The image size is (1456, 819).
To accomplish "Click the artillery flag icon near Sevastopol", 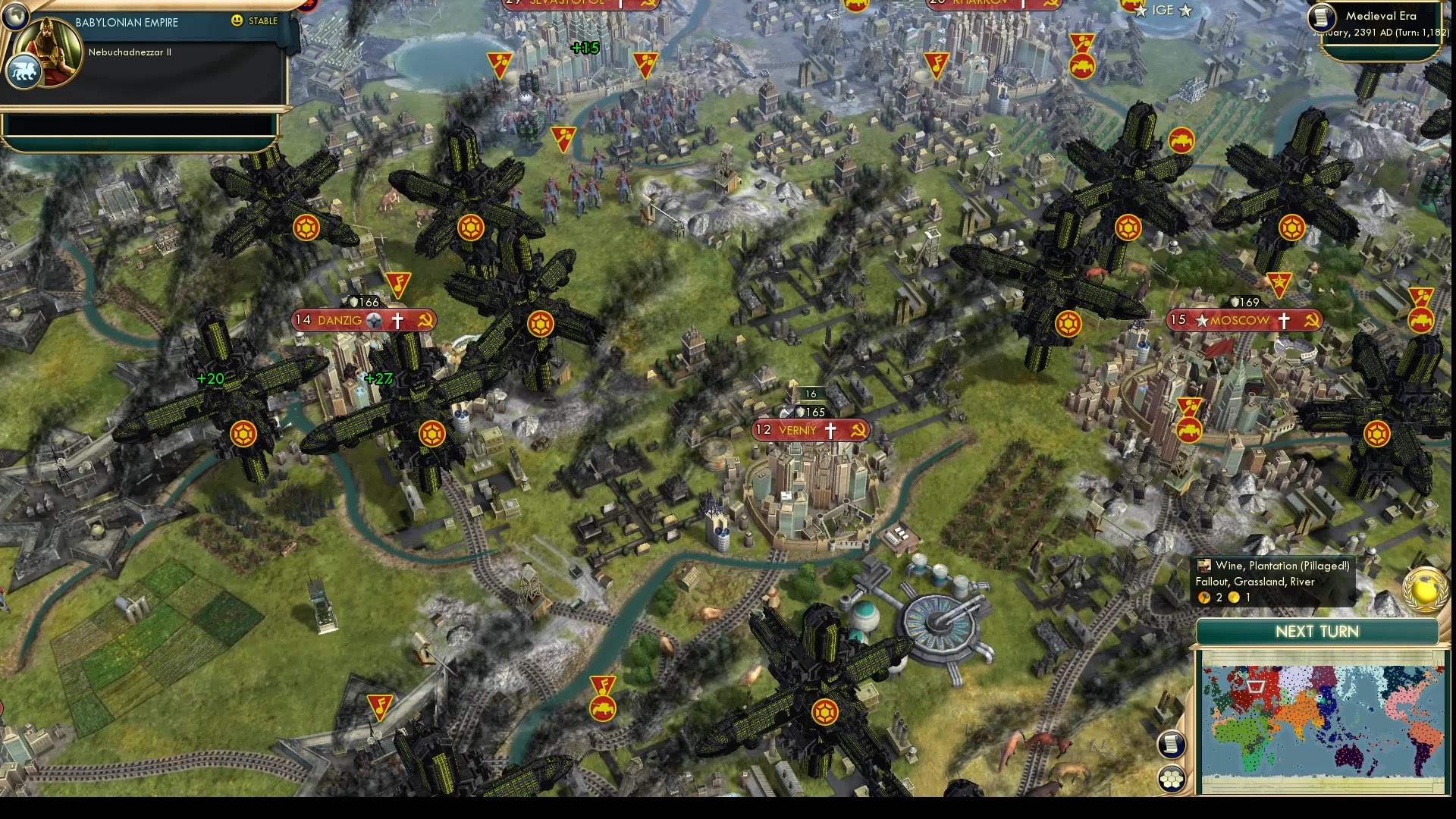I will 499,63.
